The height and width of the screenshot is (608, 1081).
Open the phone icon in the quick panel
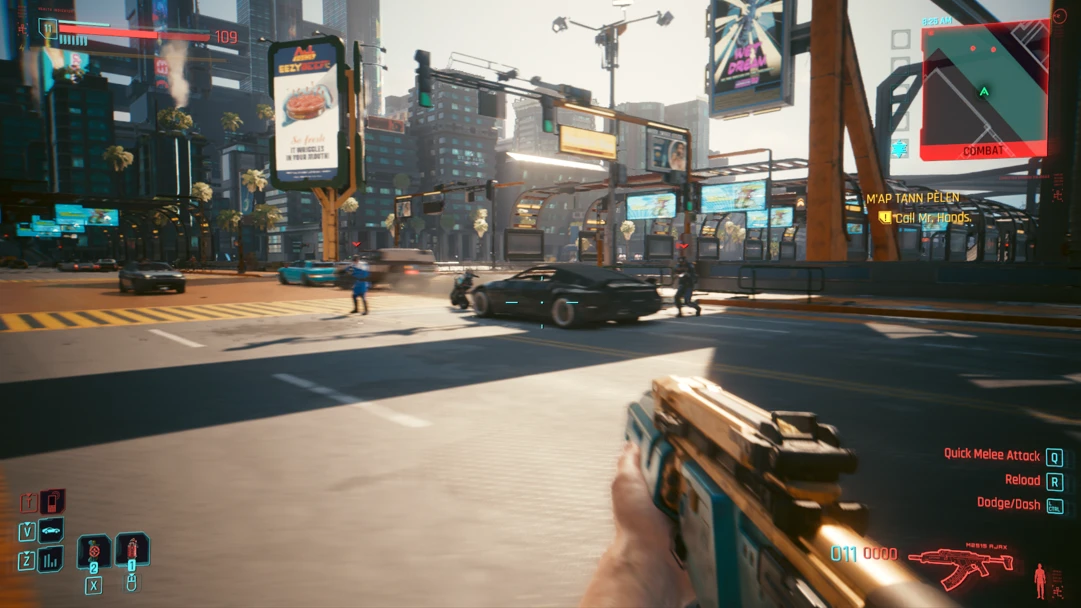click(51, 501)
